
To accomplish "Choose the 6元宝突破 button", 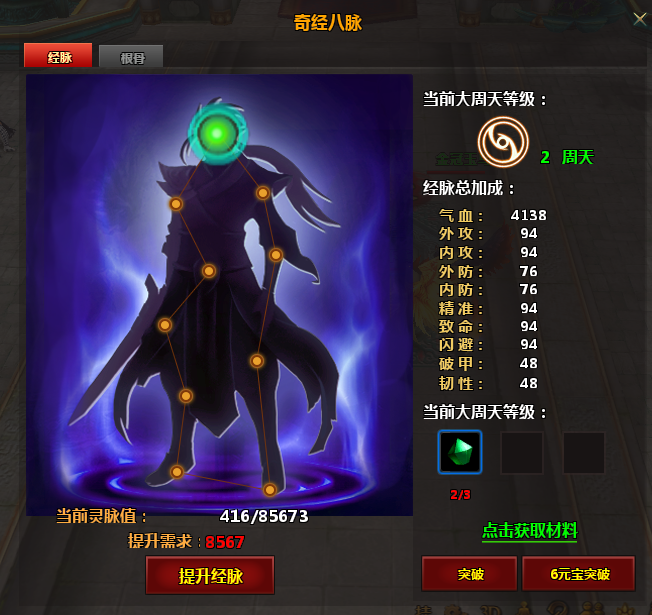I will point(578,574).
